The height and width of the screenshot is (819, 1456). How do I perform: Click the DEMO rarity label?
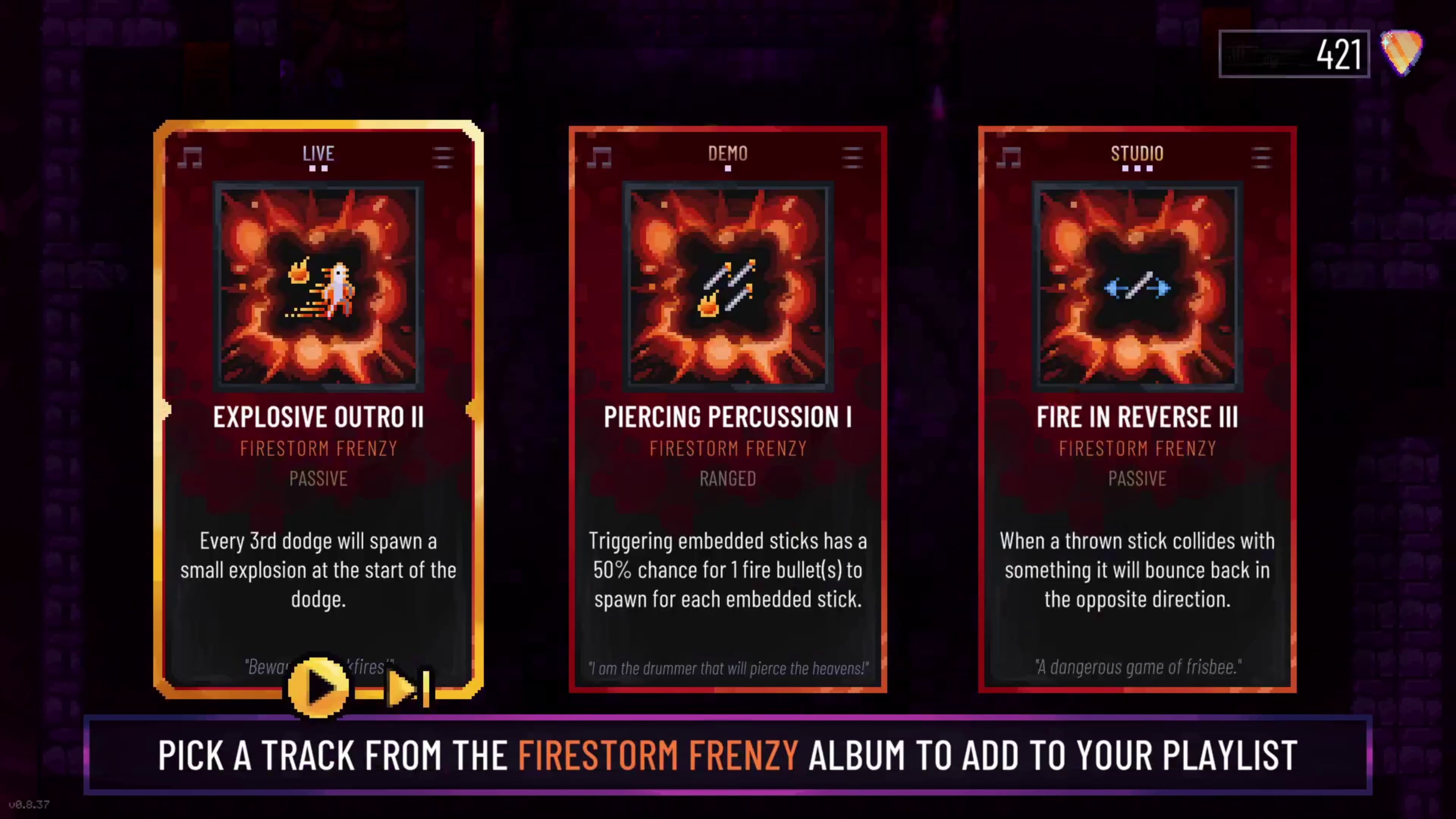[x=728, y=153]
